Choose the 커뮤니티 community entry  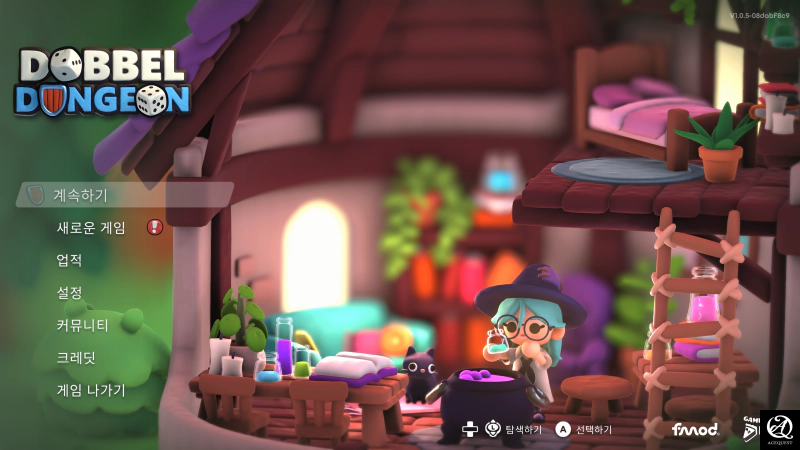click(x=82, y=325)
